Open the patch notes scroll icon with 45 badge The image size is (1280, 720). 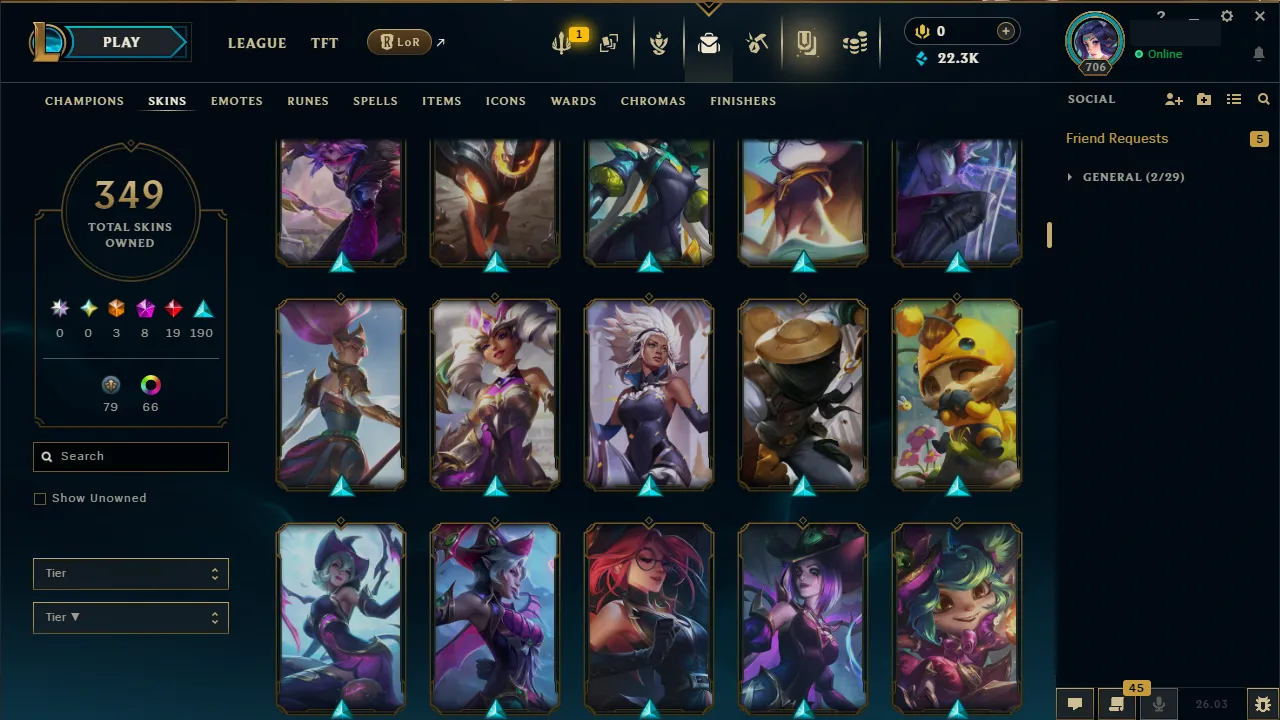tap(1117, 704)
